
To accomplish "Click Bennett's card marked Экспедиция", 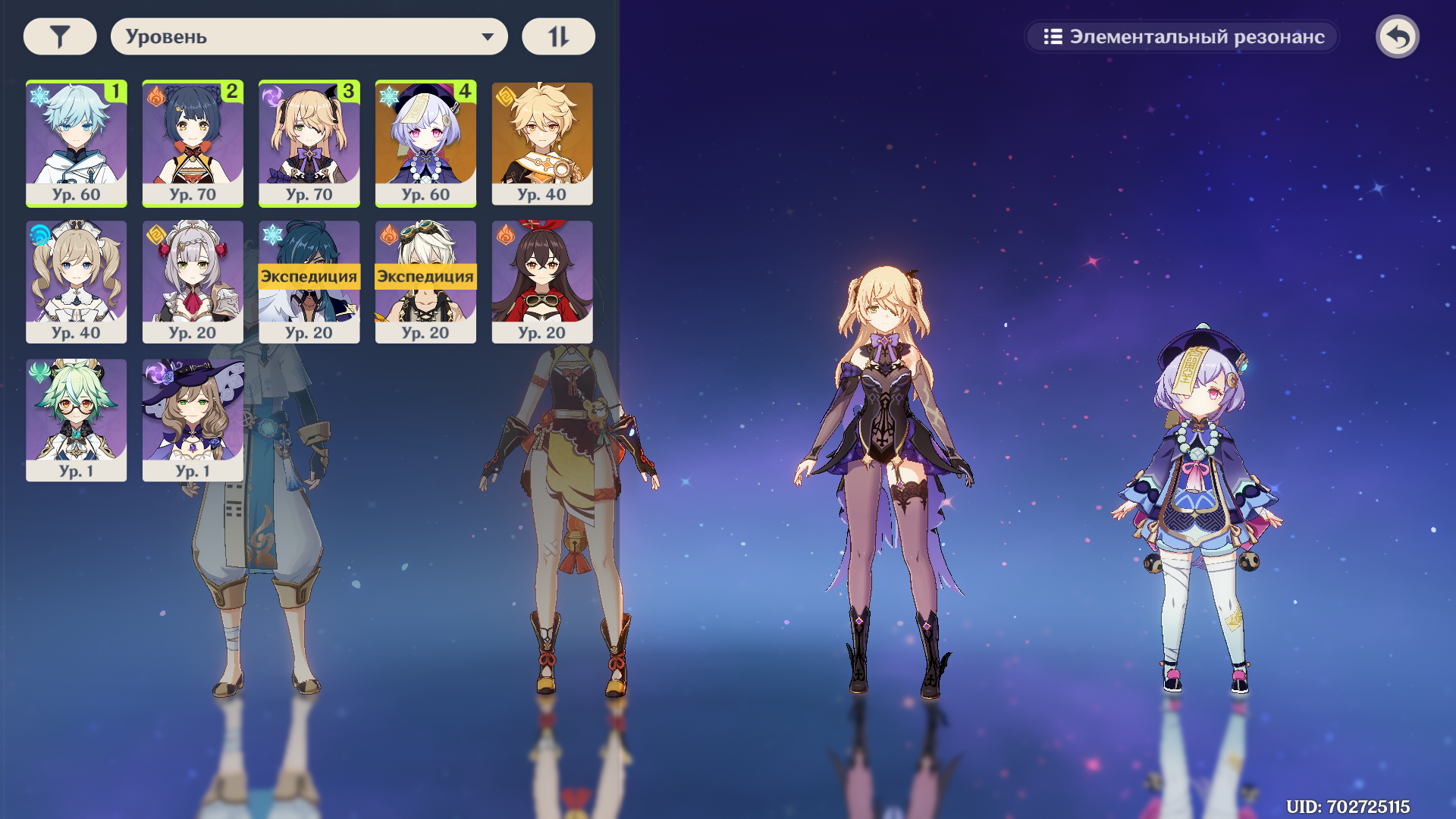I will [x=425, y=281].
